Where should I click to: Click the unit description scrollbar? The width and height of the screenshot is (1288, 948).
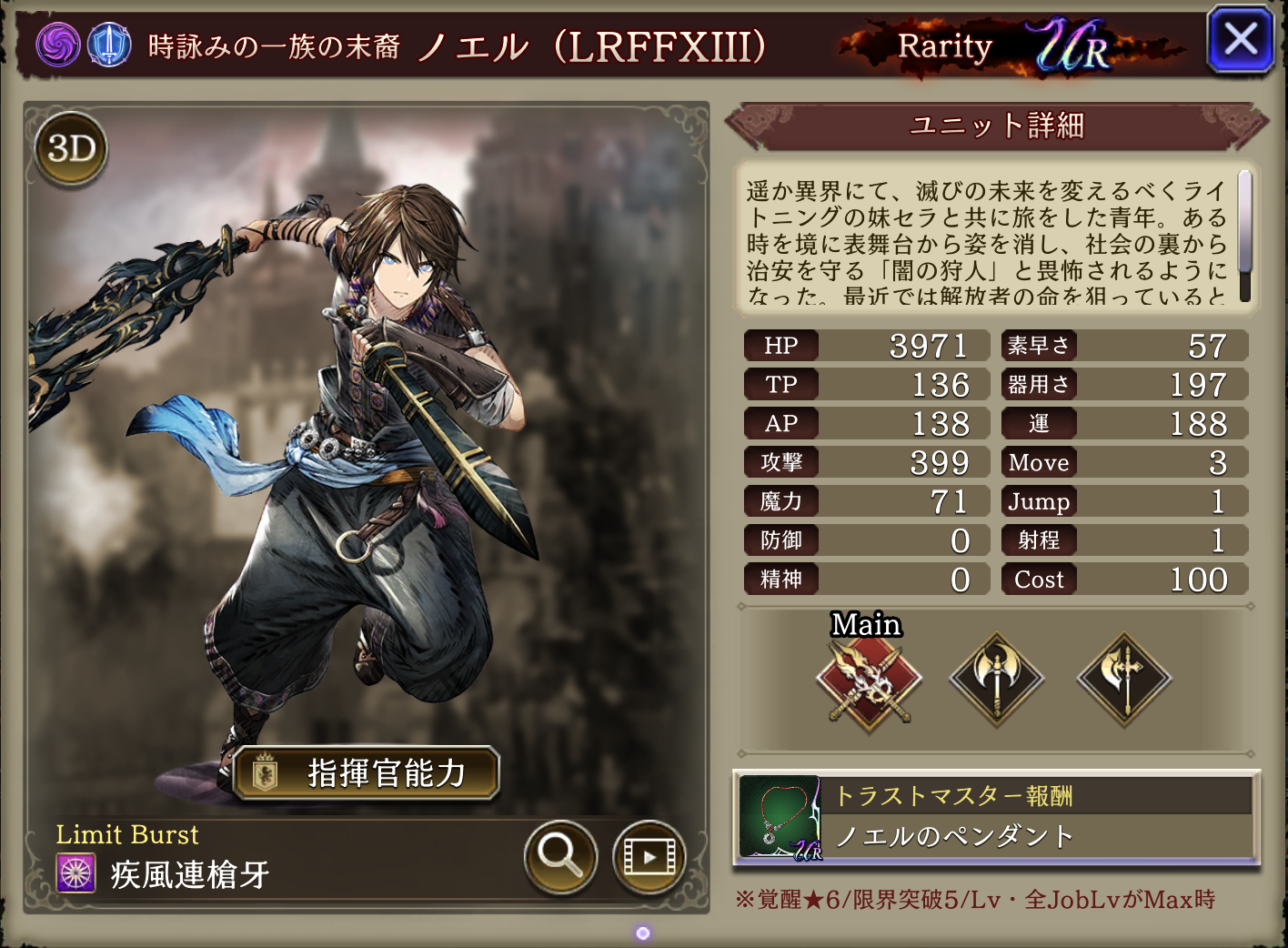click(1244, 234)
